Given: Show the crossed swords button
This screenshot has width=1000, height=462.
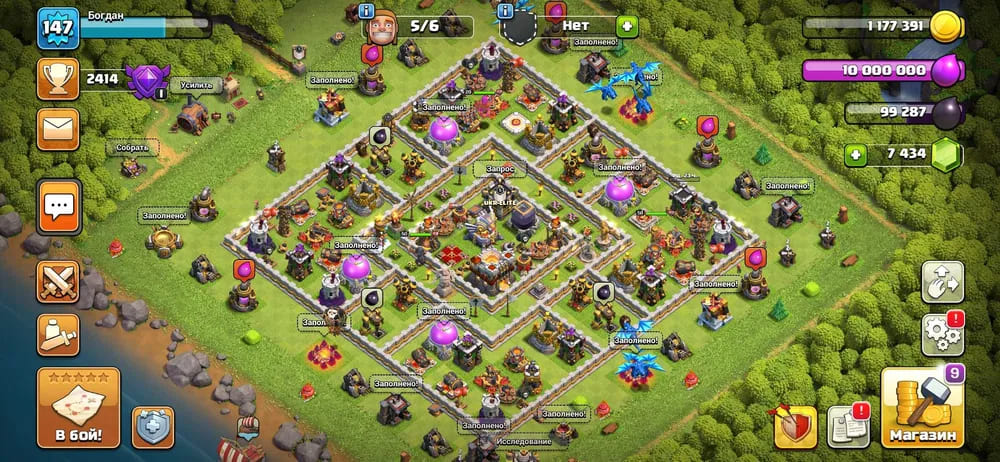Looking at the screenshot, I should pyautogui.click(x=58, y=282).
